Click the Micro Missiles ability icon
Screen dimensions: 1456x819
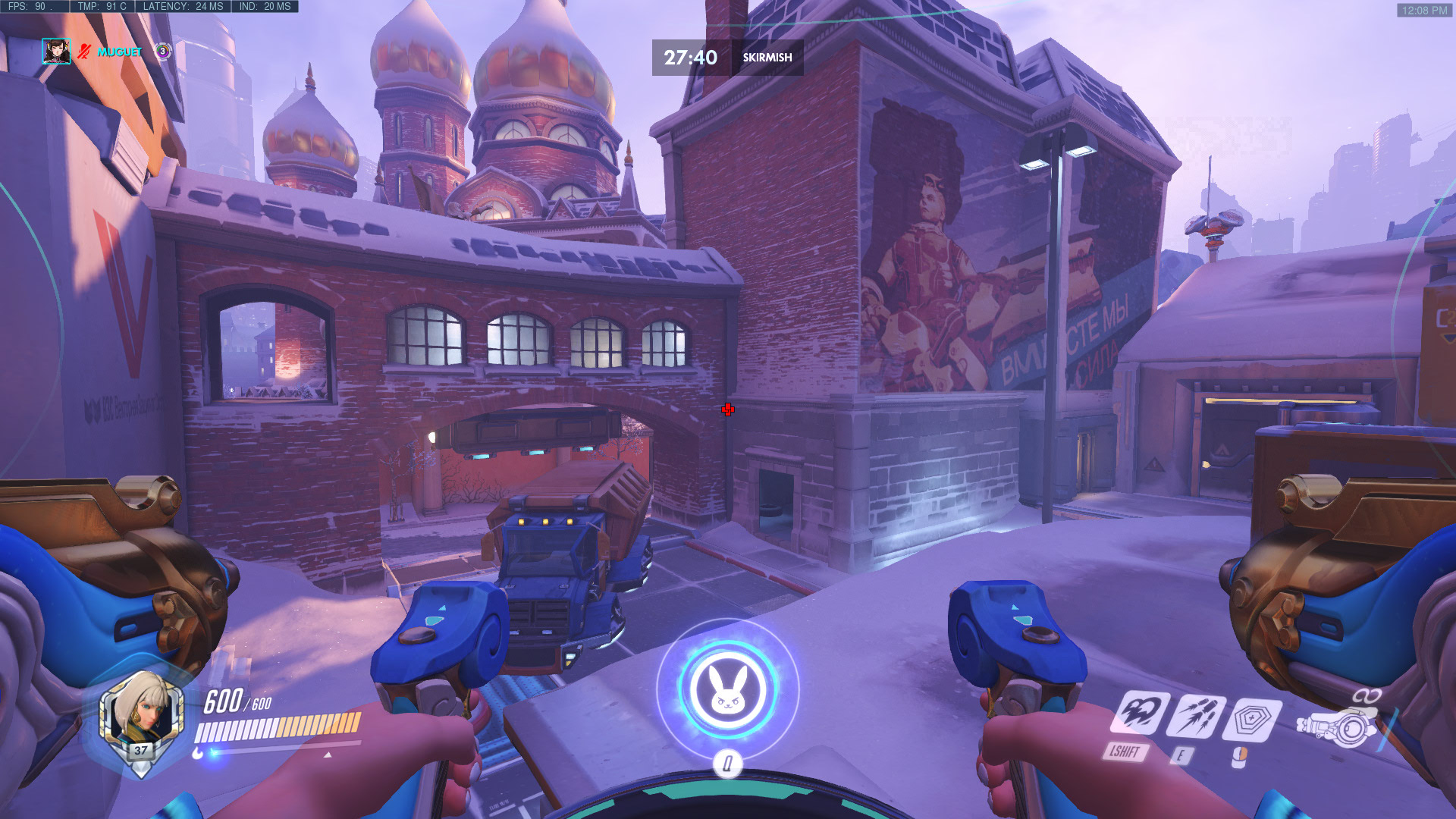click(x=1199, y=715)
